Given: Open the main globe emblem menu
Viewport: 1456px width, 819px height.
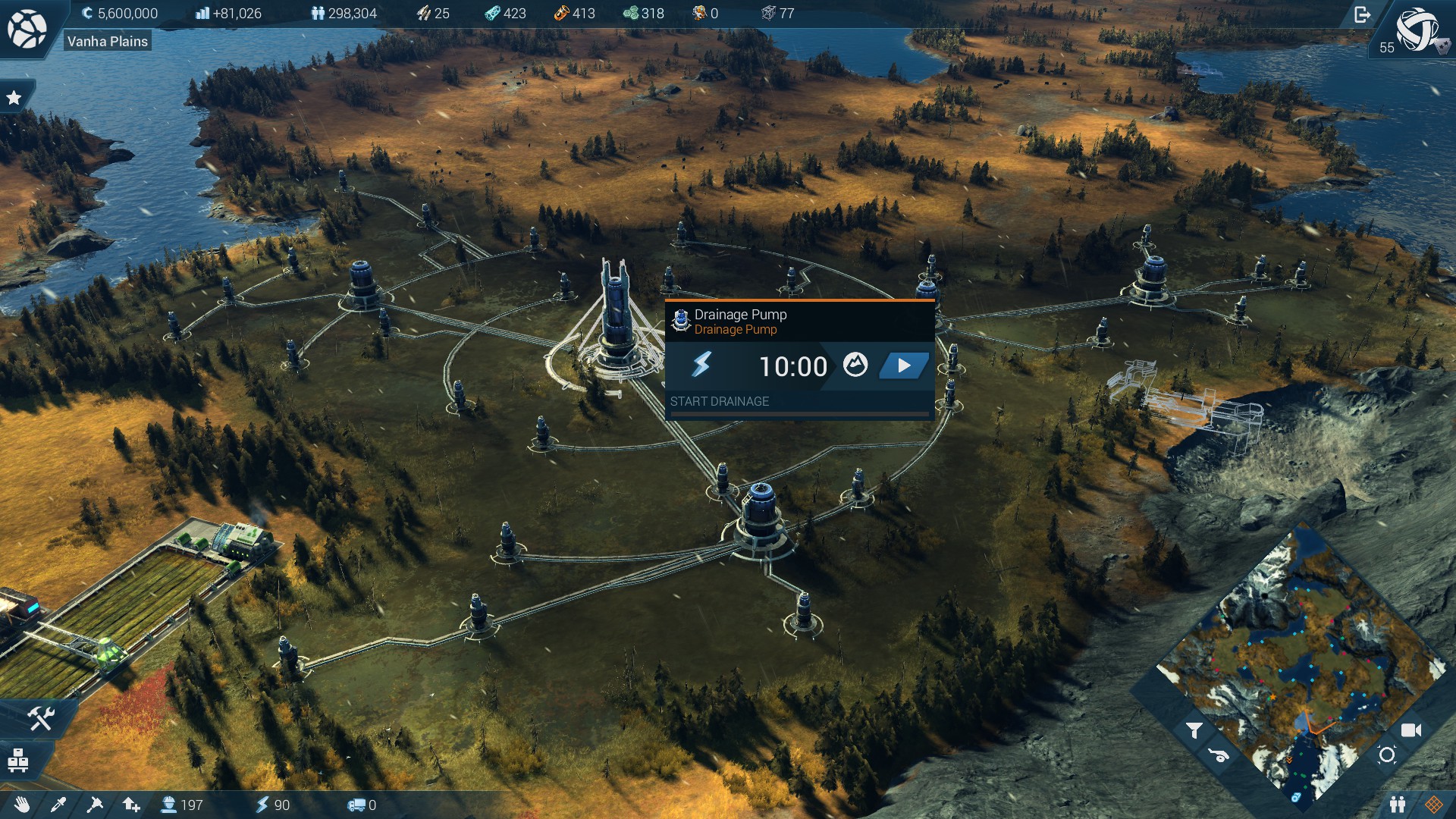Looking at the screenshot, I should (27, 29).
